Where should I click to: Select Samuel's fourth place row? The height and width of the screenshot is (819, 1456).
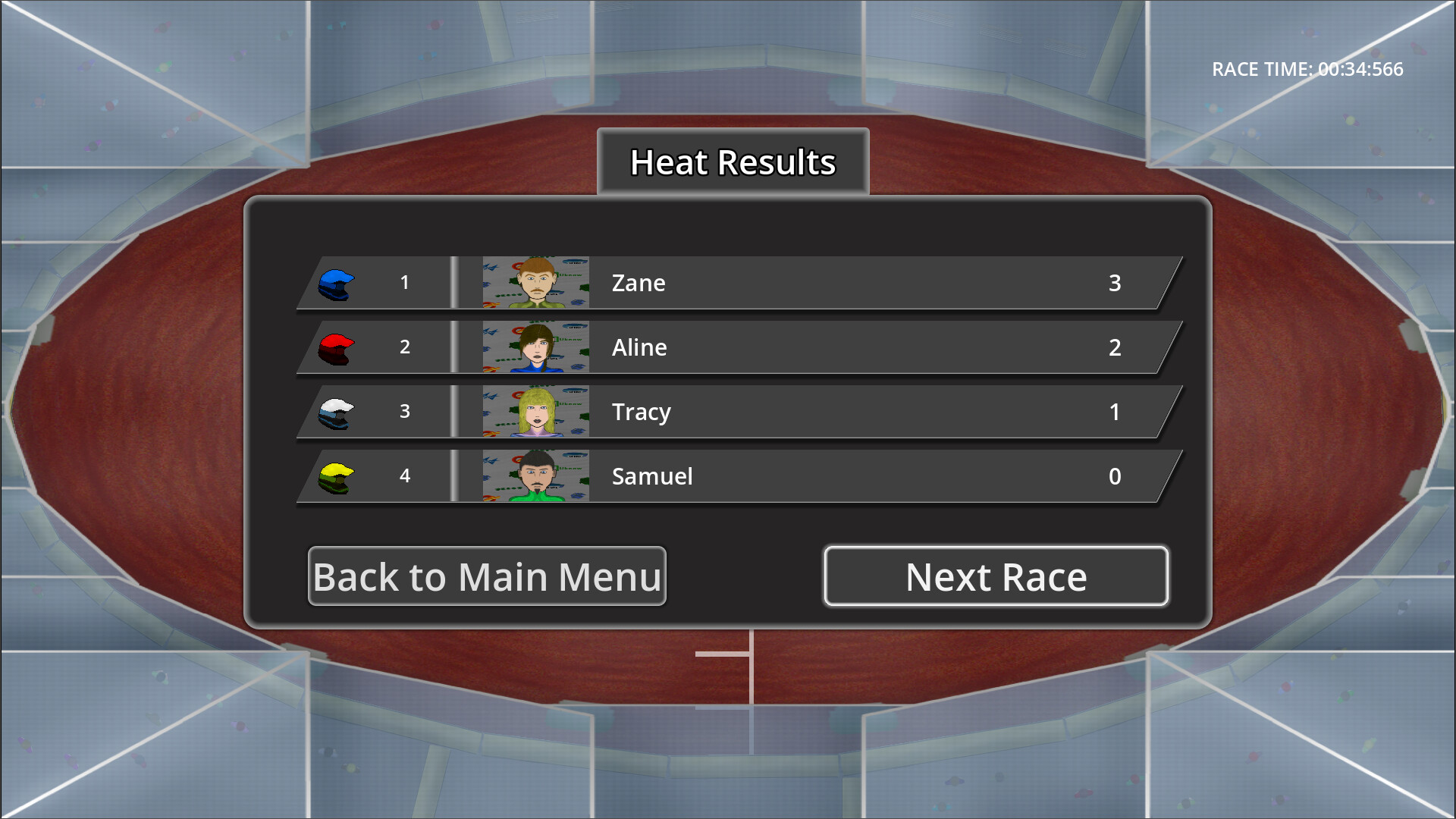click(834, 476)
